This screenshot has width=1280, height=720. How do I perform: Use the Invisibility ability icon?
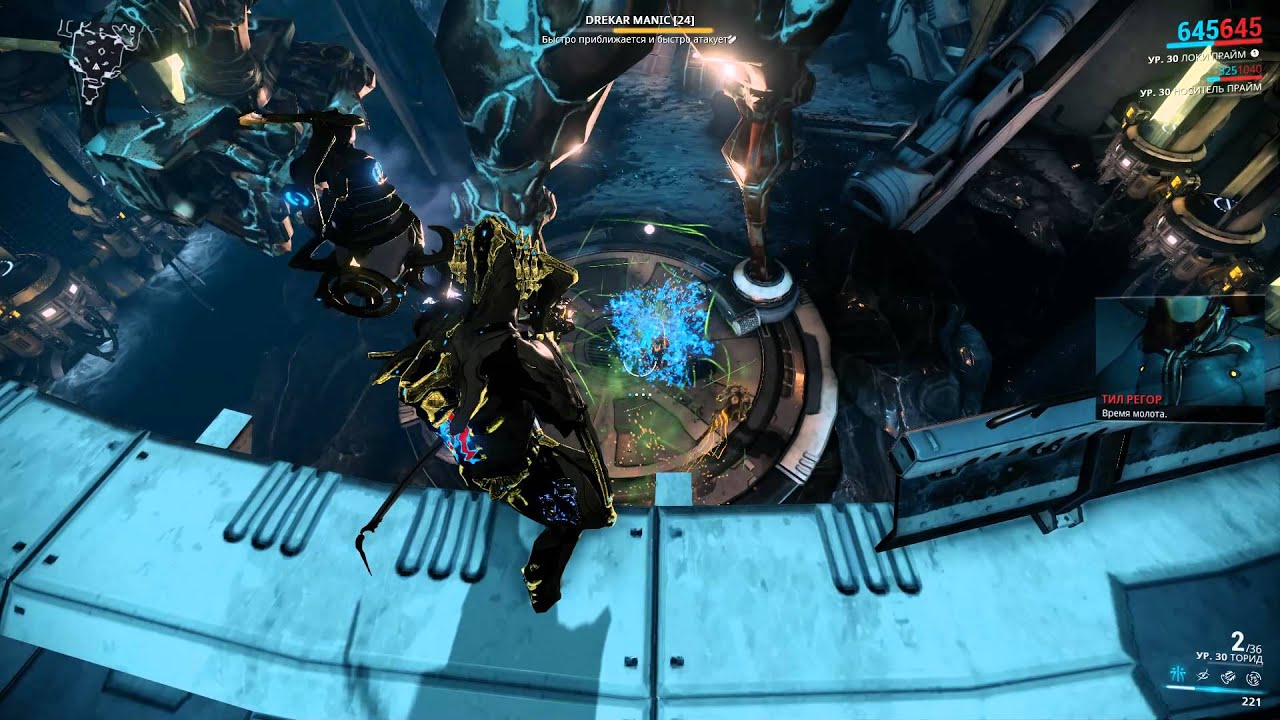pos(1205,677)
